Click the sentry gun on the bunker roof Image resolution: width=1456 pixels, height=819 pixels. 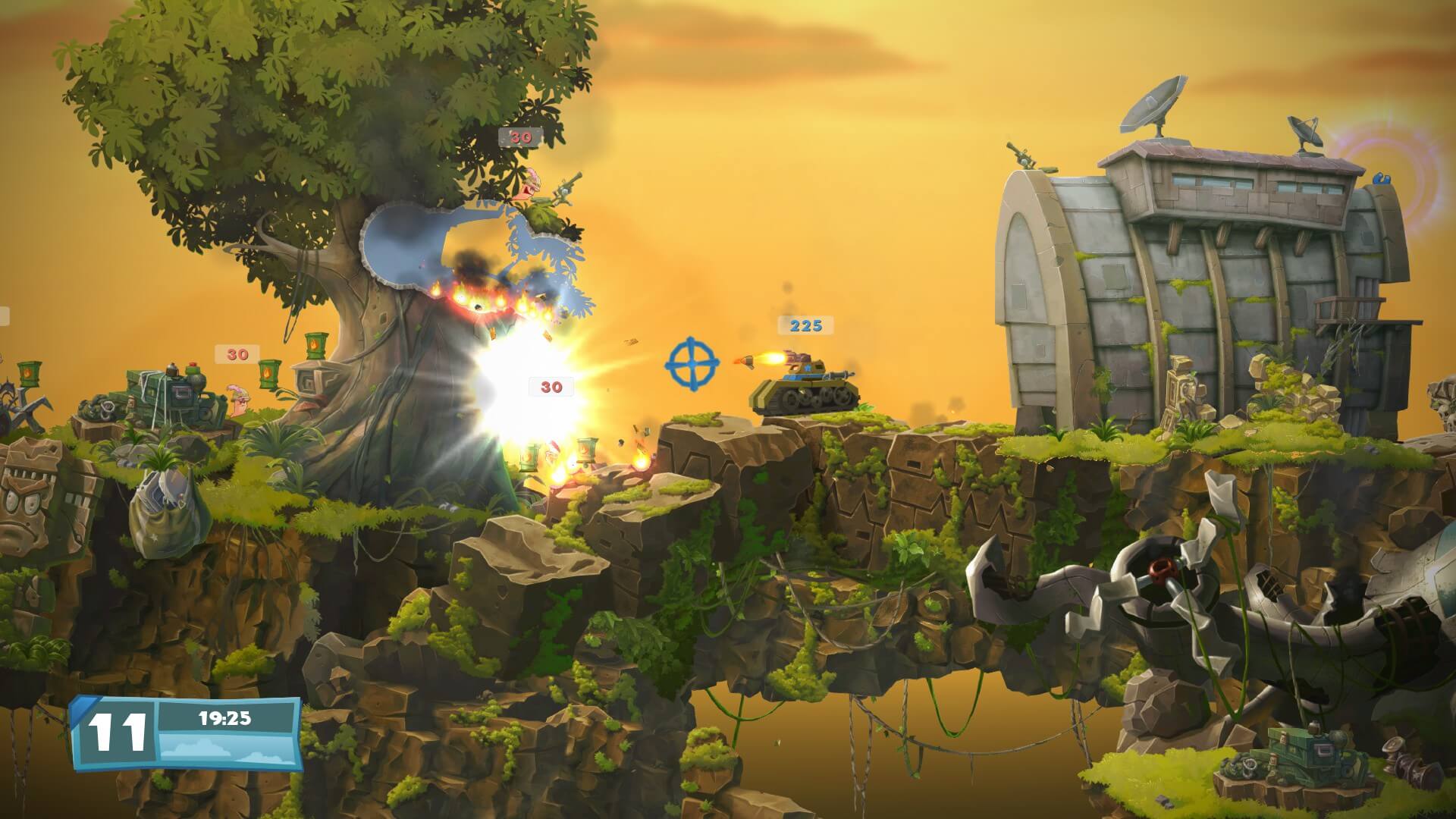(1024, 155)
